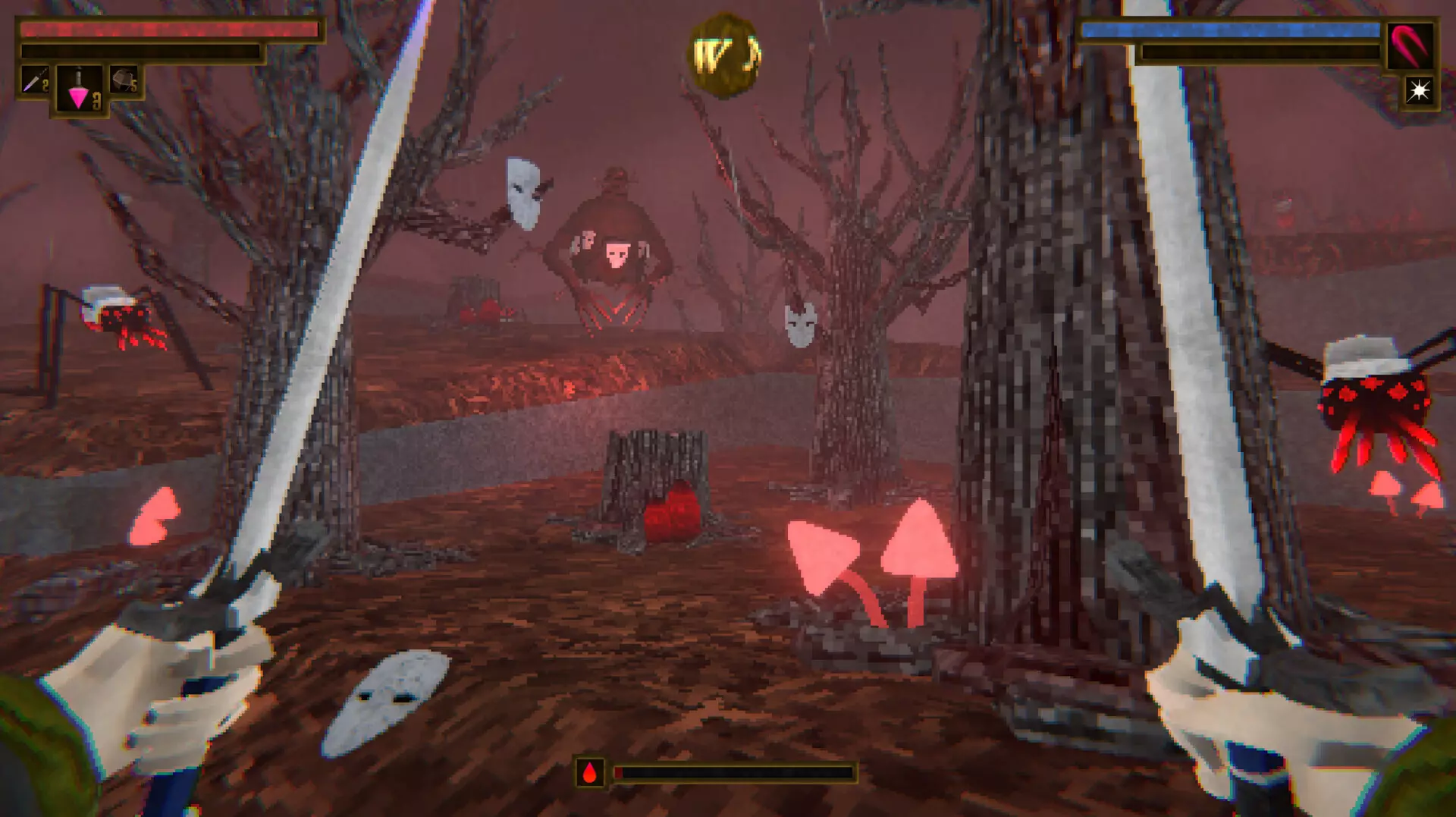Click the floating white mask near the left tree
The image size is (1456, 817).
(522, 194)
